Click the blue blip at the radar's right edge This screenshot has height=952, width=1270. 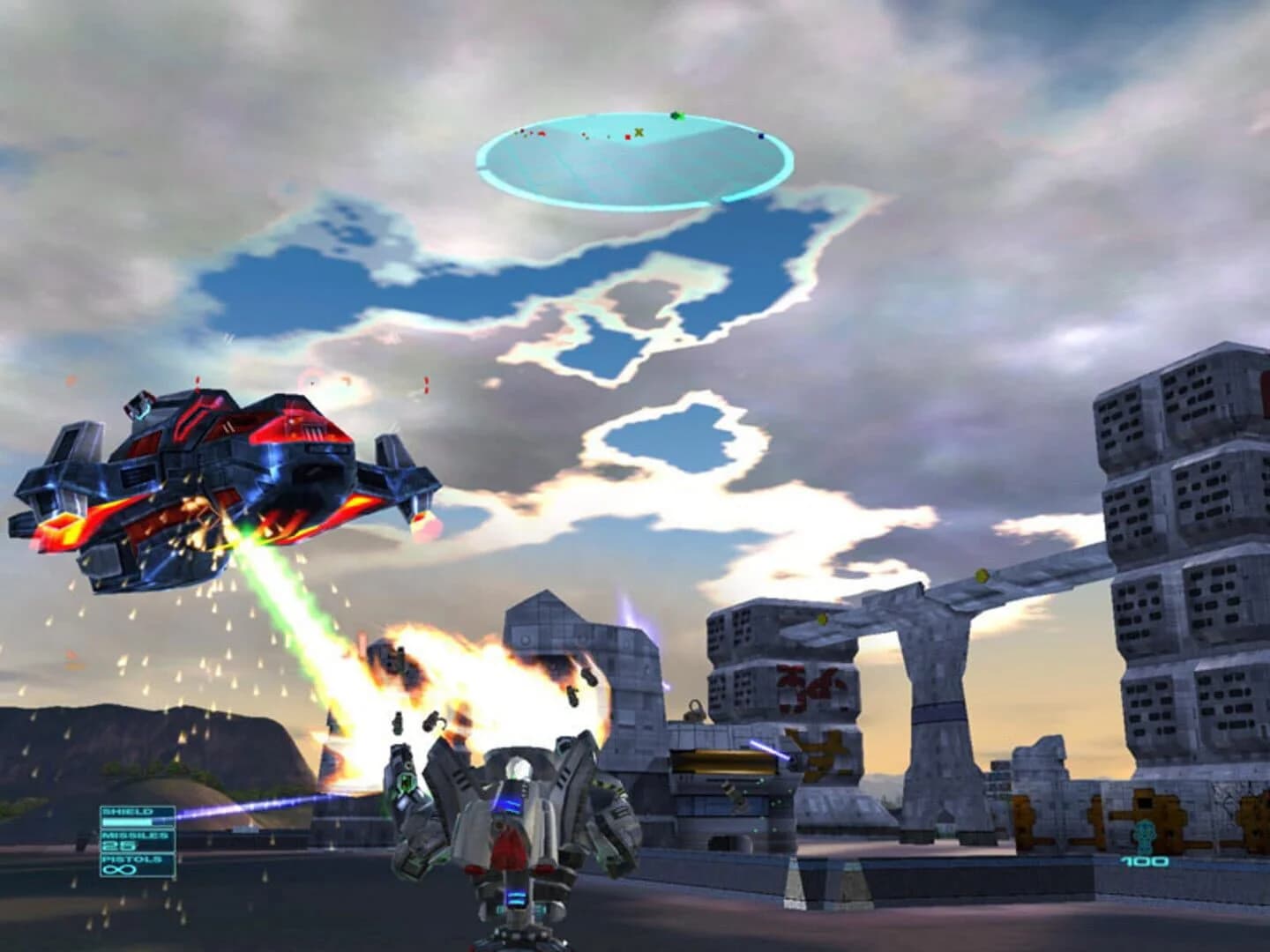tap(760, 137)
